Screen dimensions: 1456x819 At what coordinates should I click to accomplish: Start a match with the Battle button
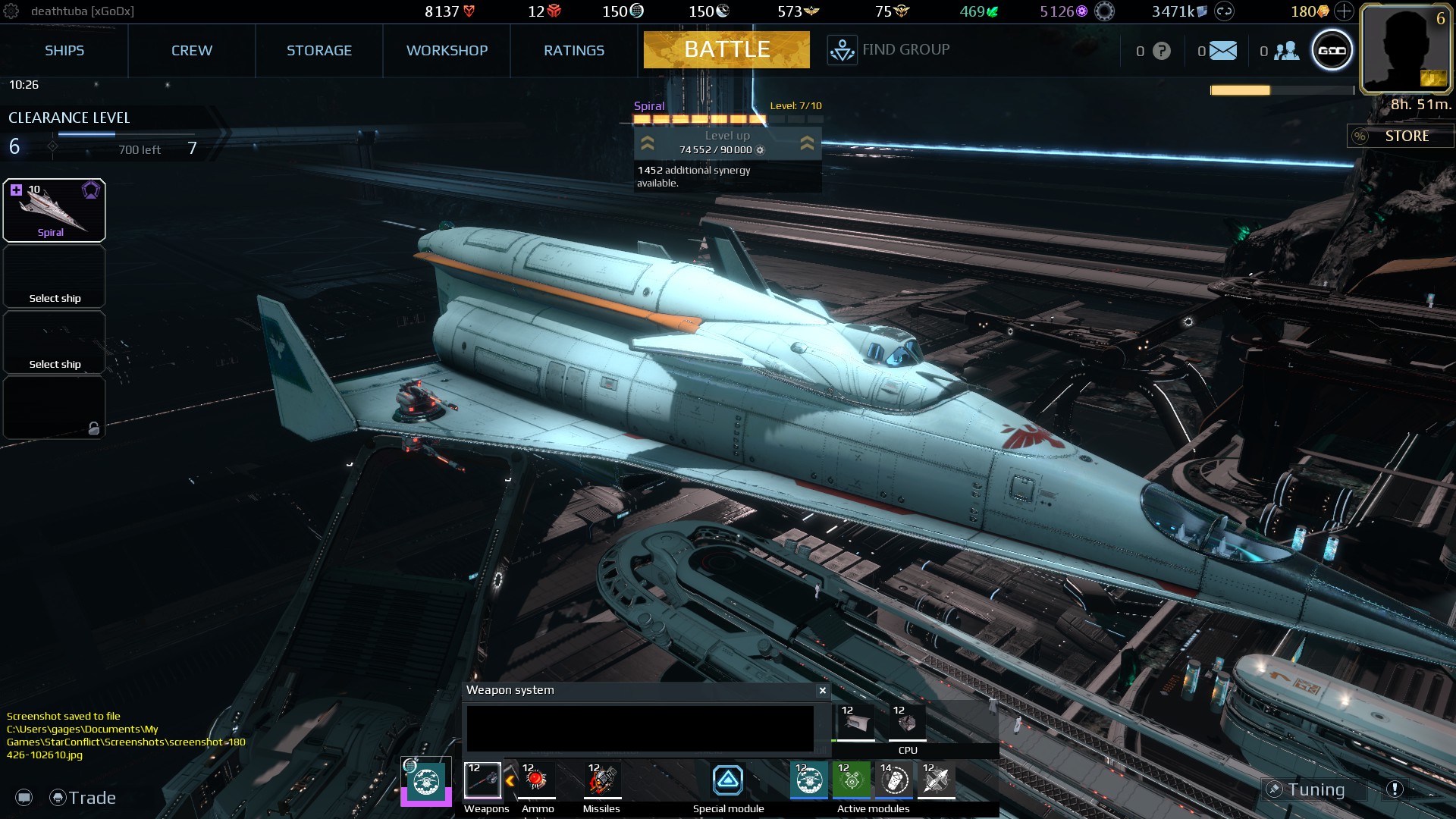[726, 50]
